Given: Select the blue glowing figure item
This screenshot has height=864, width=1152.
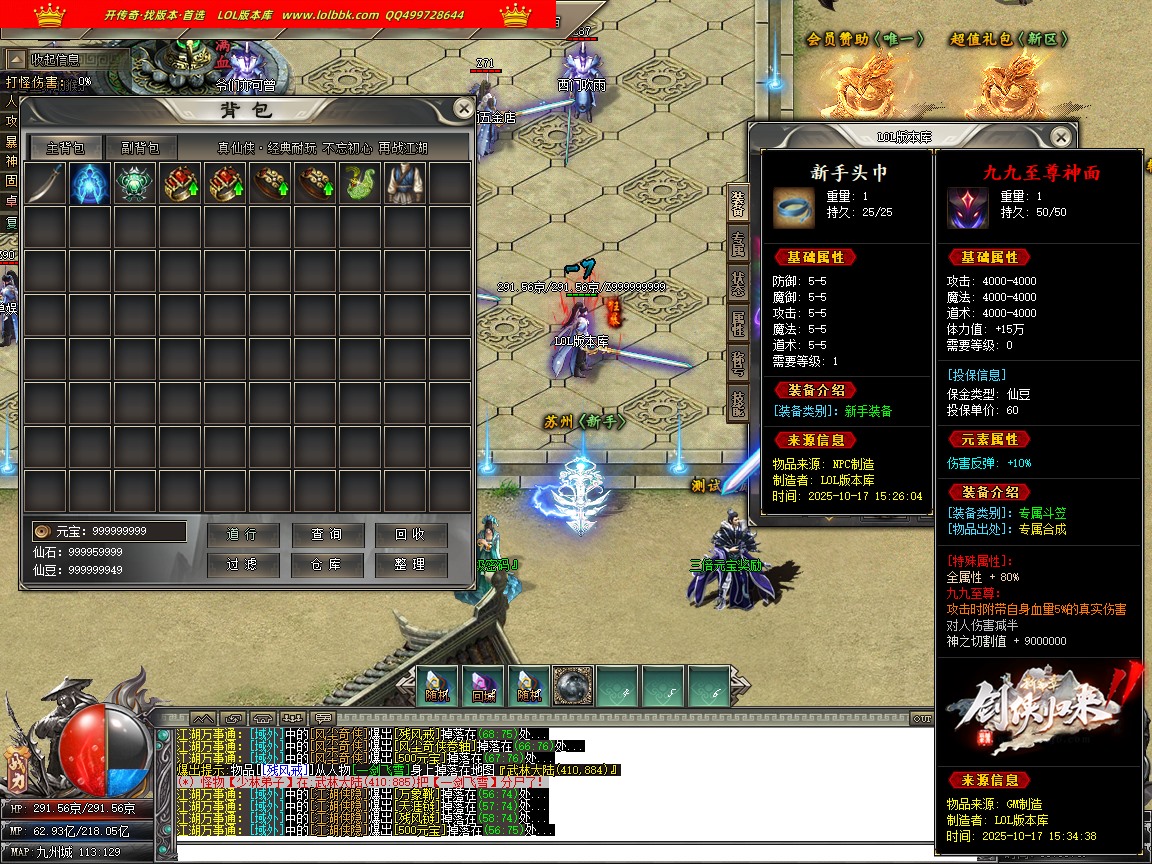Looking at the screenshot, I should point(90,185).
